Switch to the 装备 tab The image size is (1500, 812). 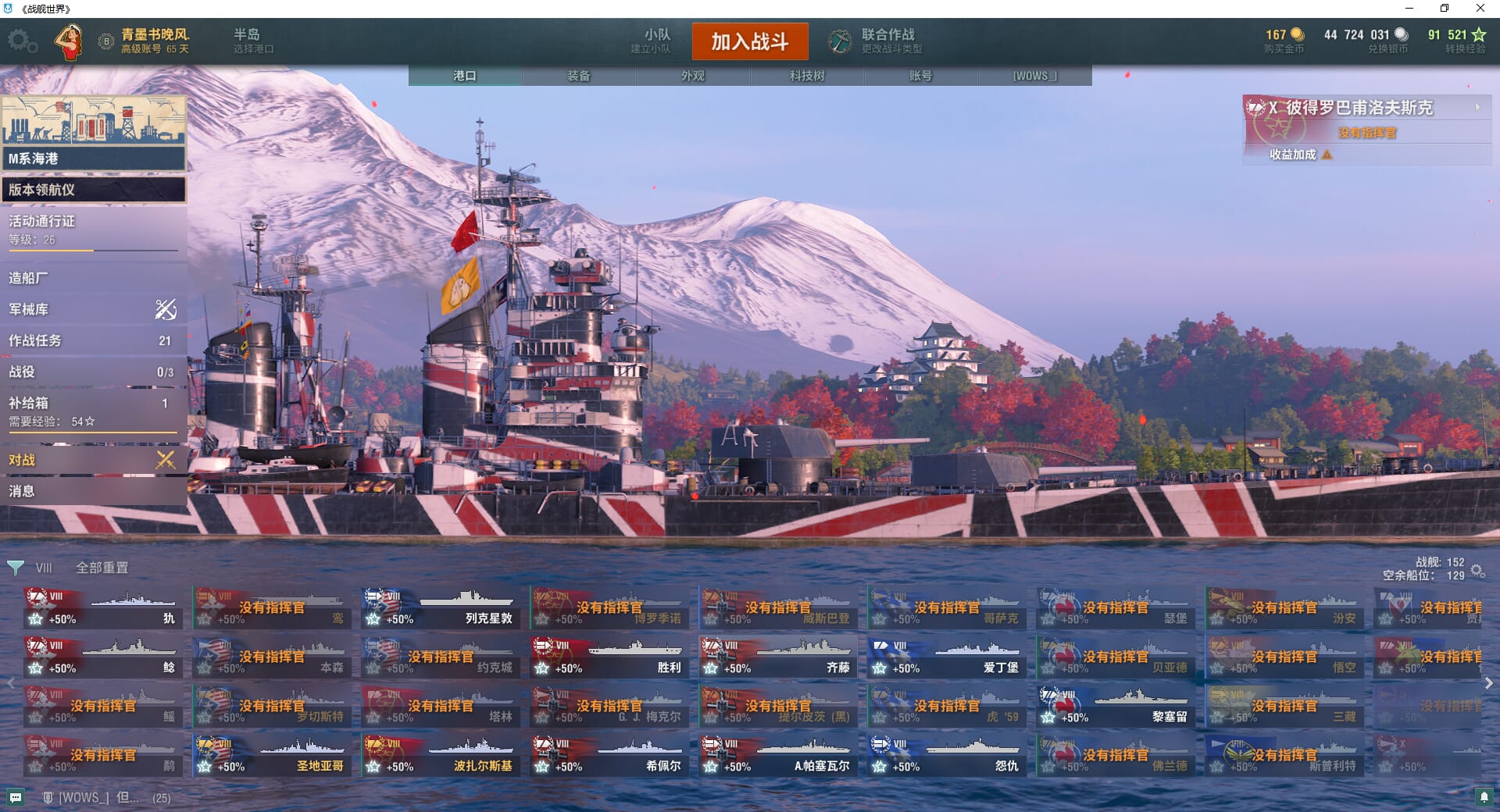point(579,76)
